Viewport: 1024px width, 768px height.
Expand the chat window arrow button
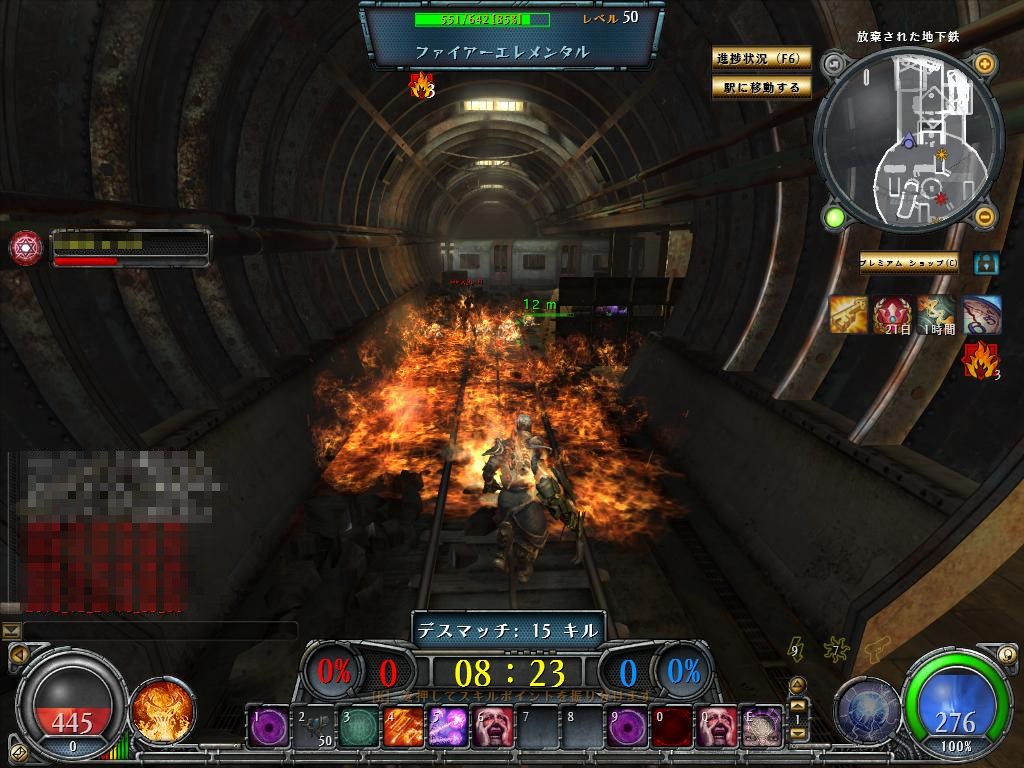(x=11, y=630)
